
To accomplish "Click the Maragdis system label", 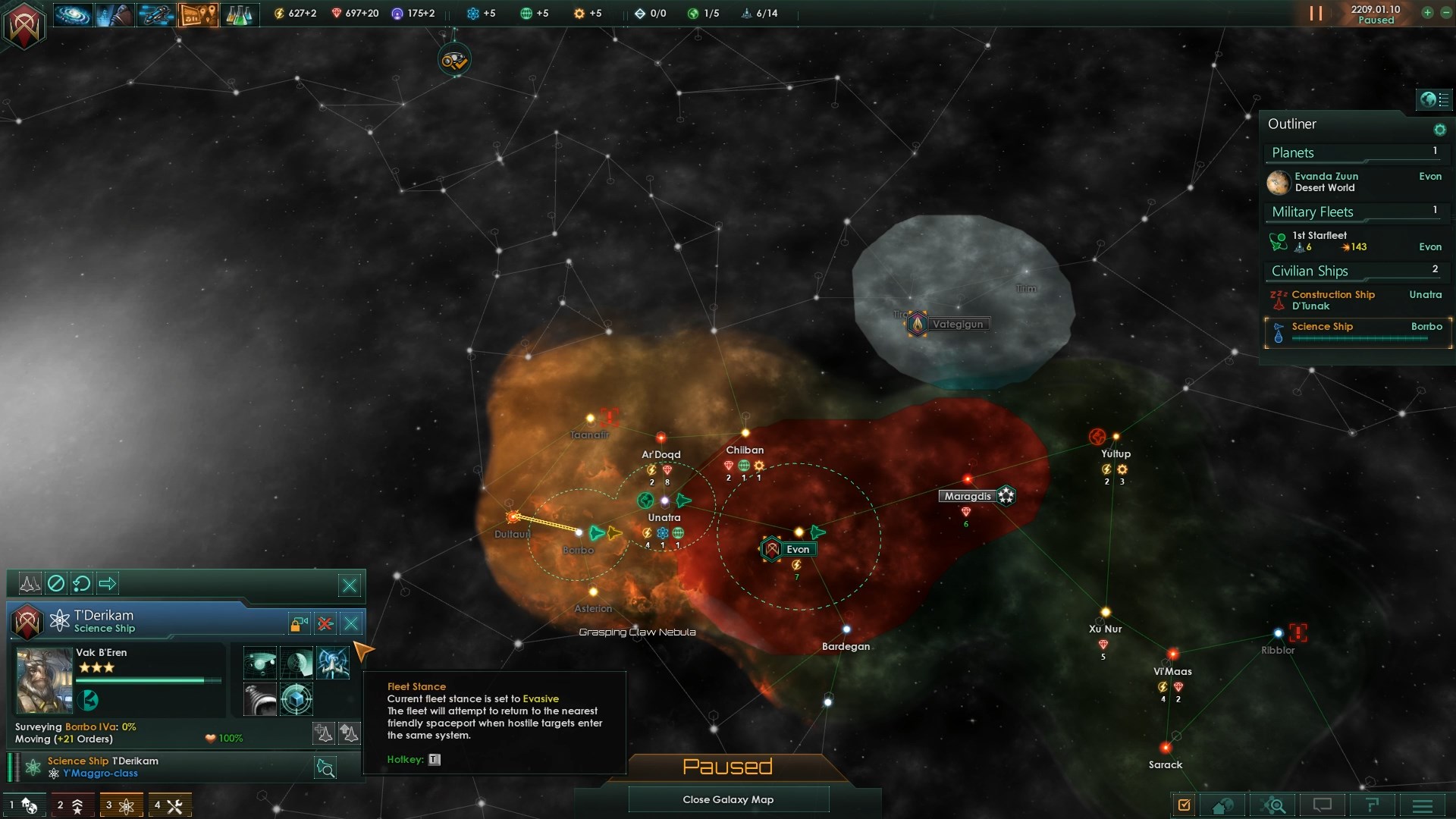I will click(968, 496).
